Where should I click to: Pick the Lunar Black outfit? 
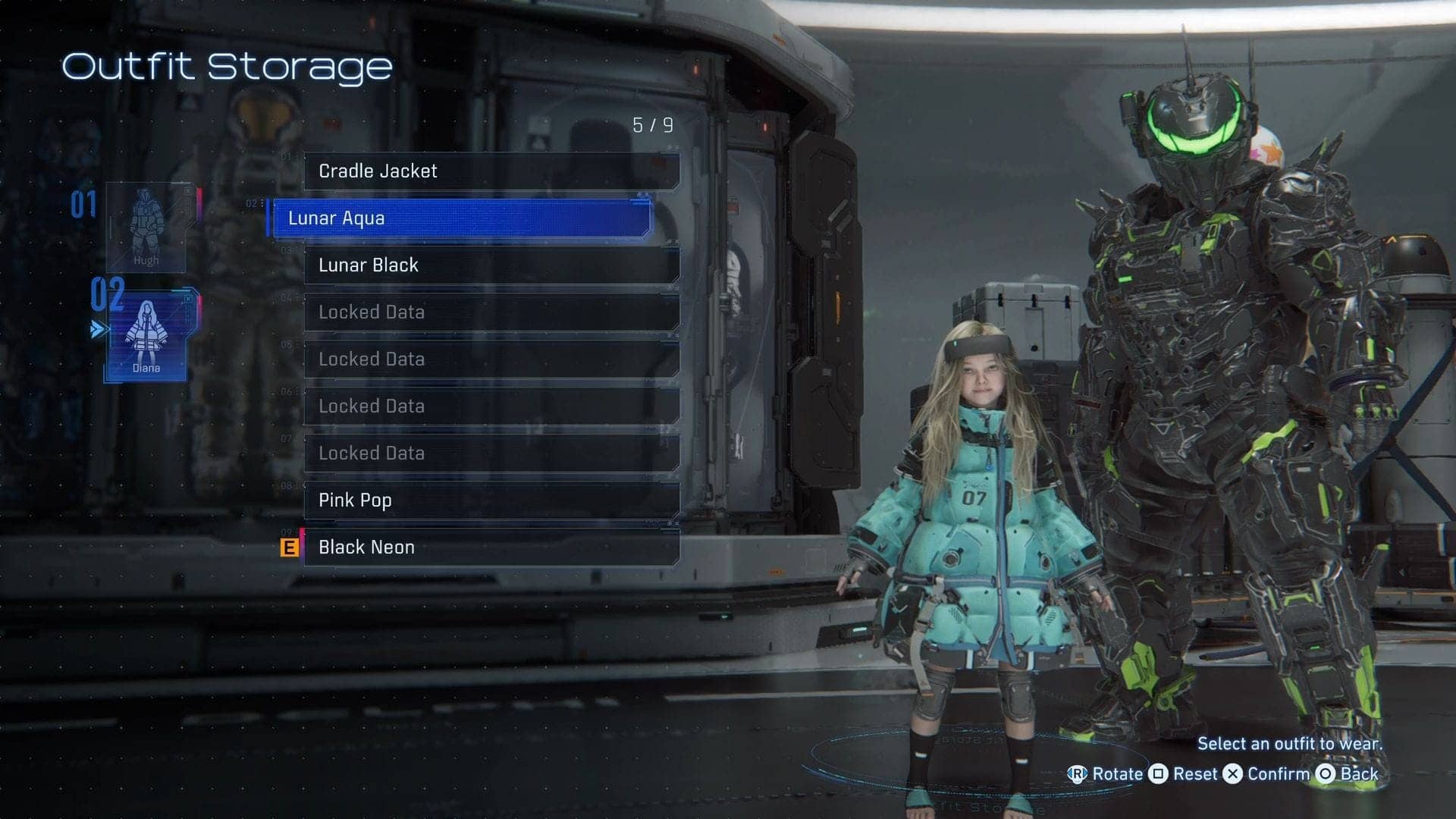[x=491, y=265]
